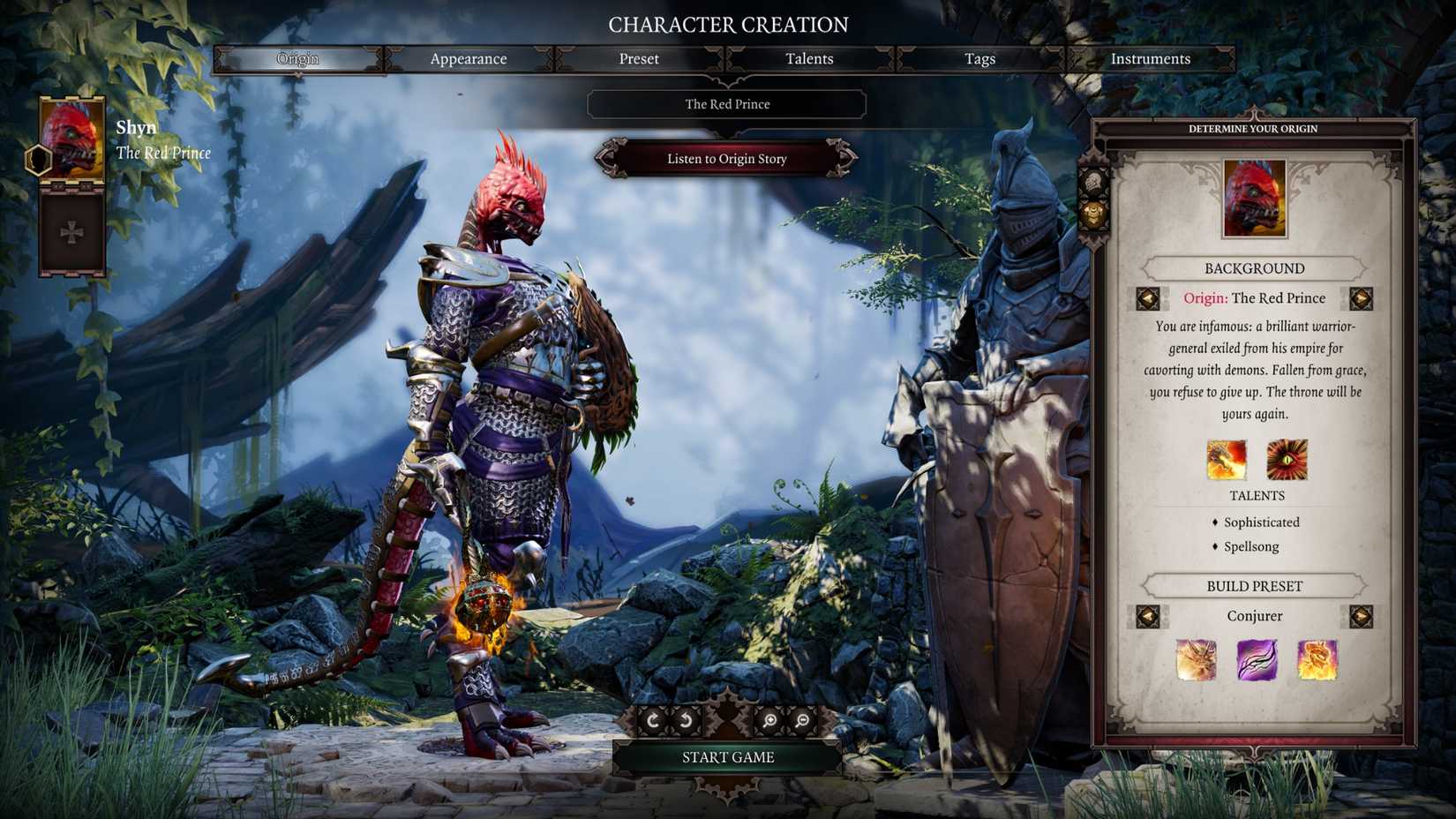Image resolution: width=1456 pixels, height=819 pixels.
Task: Select the purple swirl skill under Build Preset
Action: point(1257,661)
